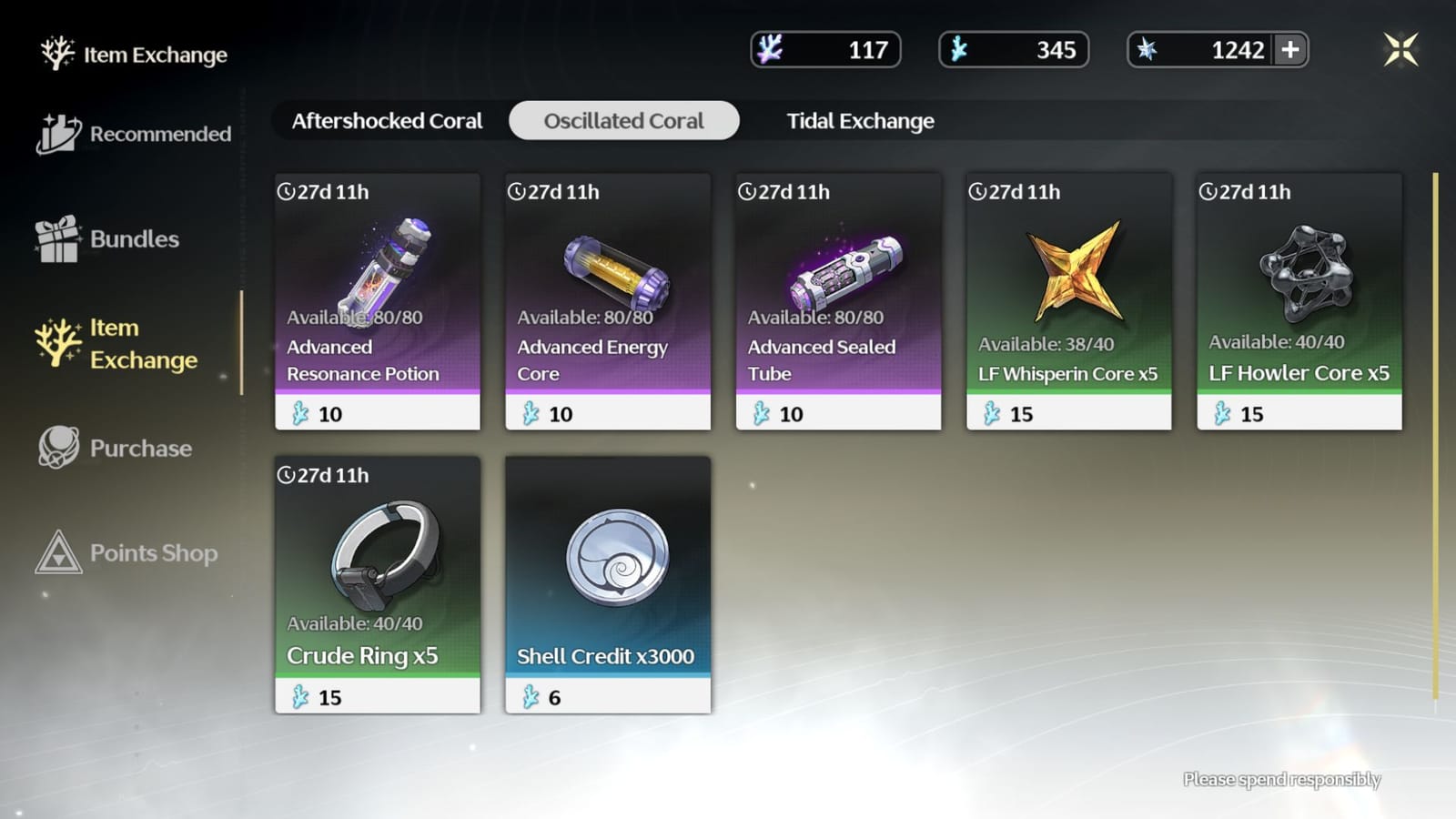Click the exit button at top right
This screenshot has width=1456, height=819.
pyautogui.click(x=1400, y=50)
